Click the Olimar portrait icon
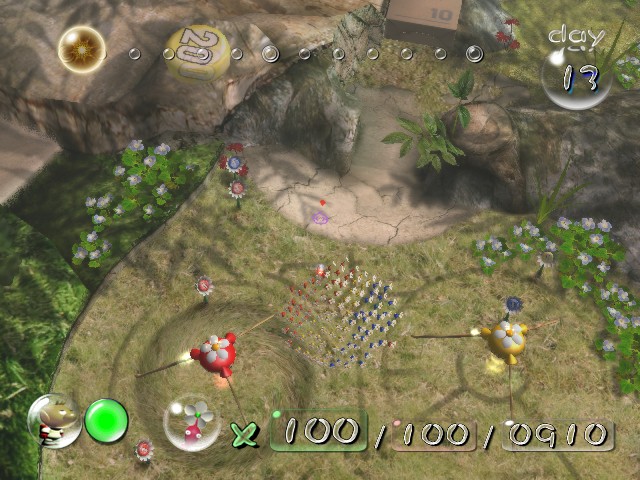 pos(54,422)
